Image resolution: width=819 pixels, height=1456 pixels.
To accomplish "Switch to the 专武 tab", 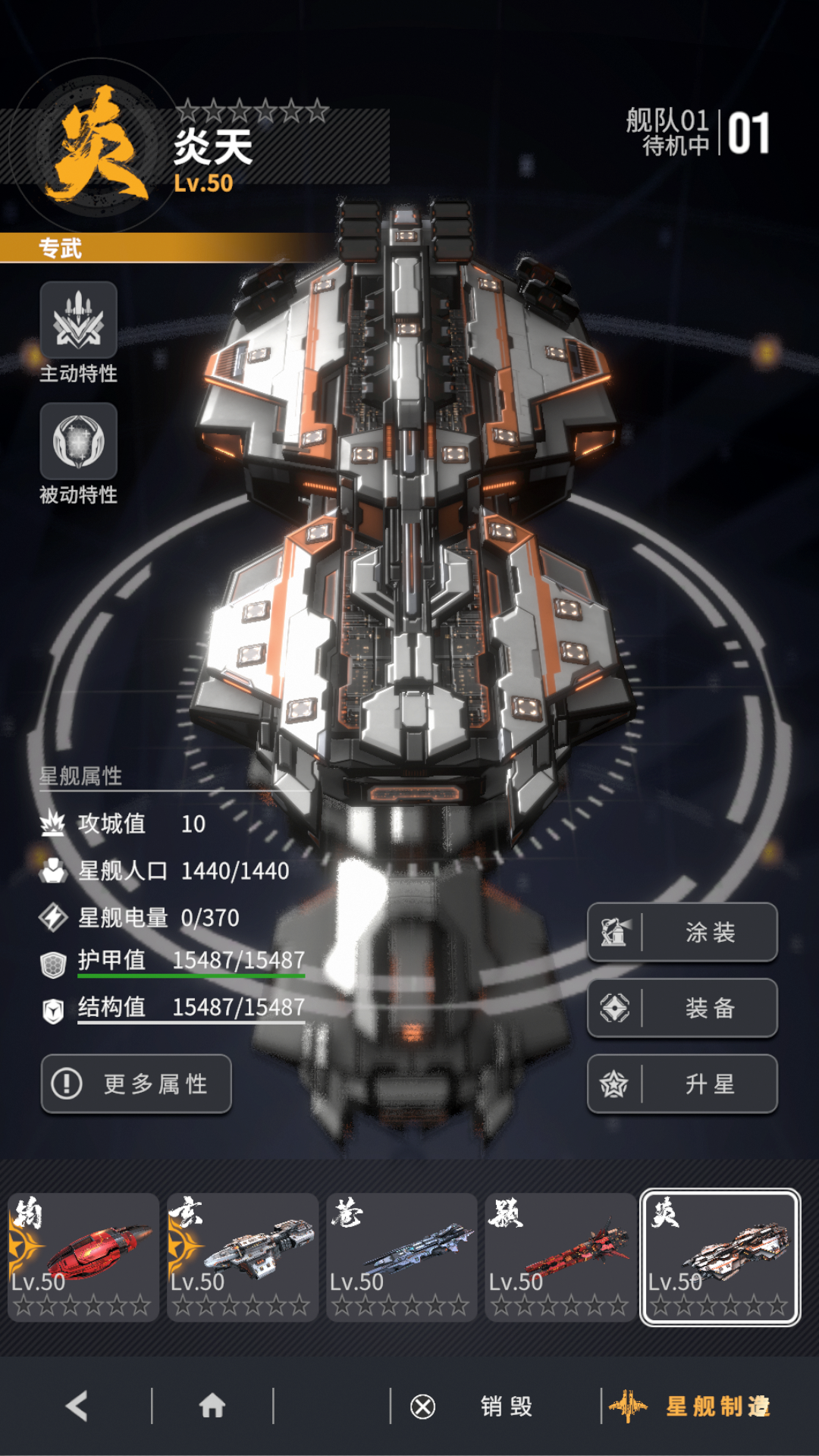I will click(x=61, y=248).
